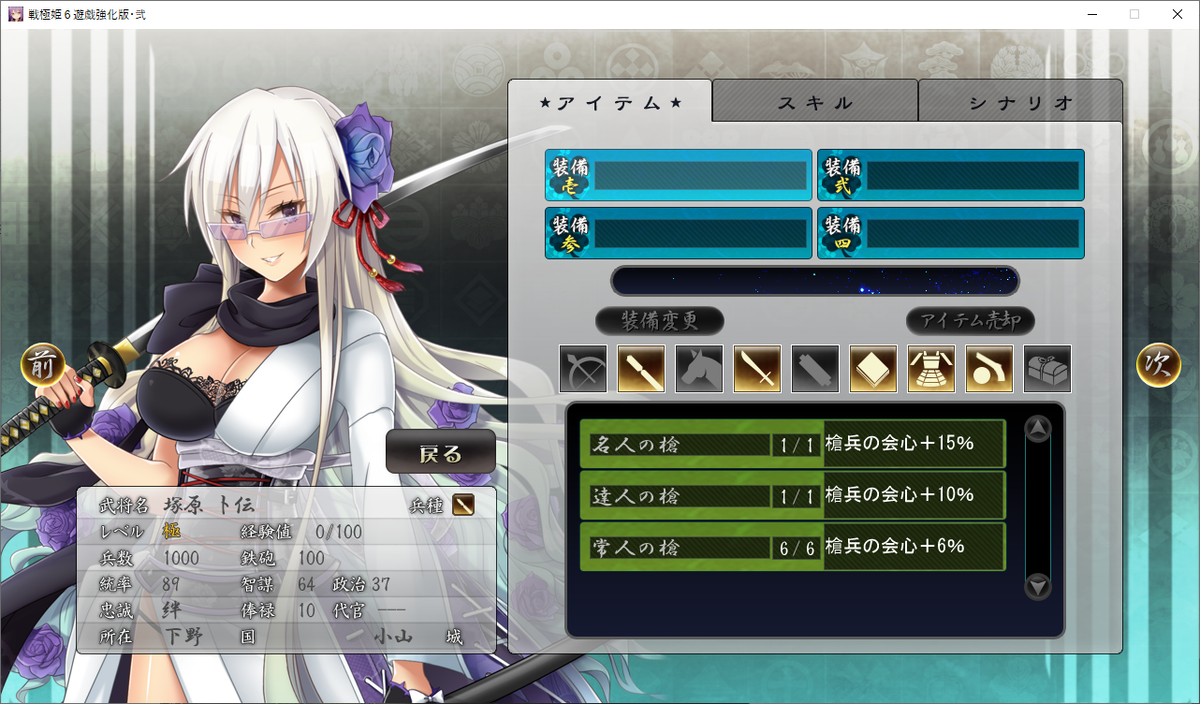
Task: Go to next general with 次
Action: coord(1158,366)
